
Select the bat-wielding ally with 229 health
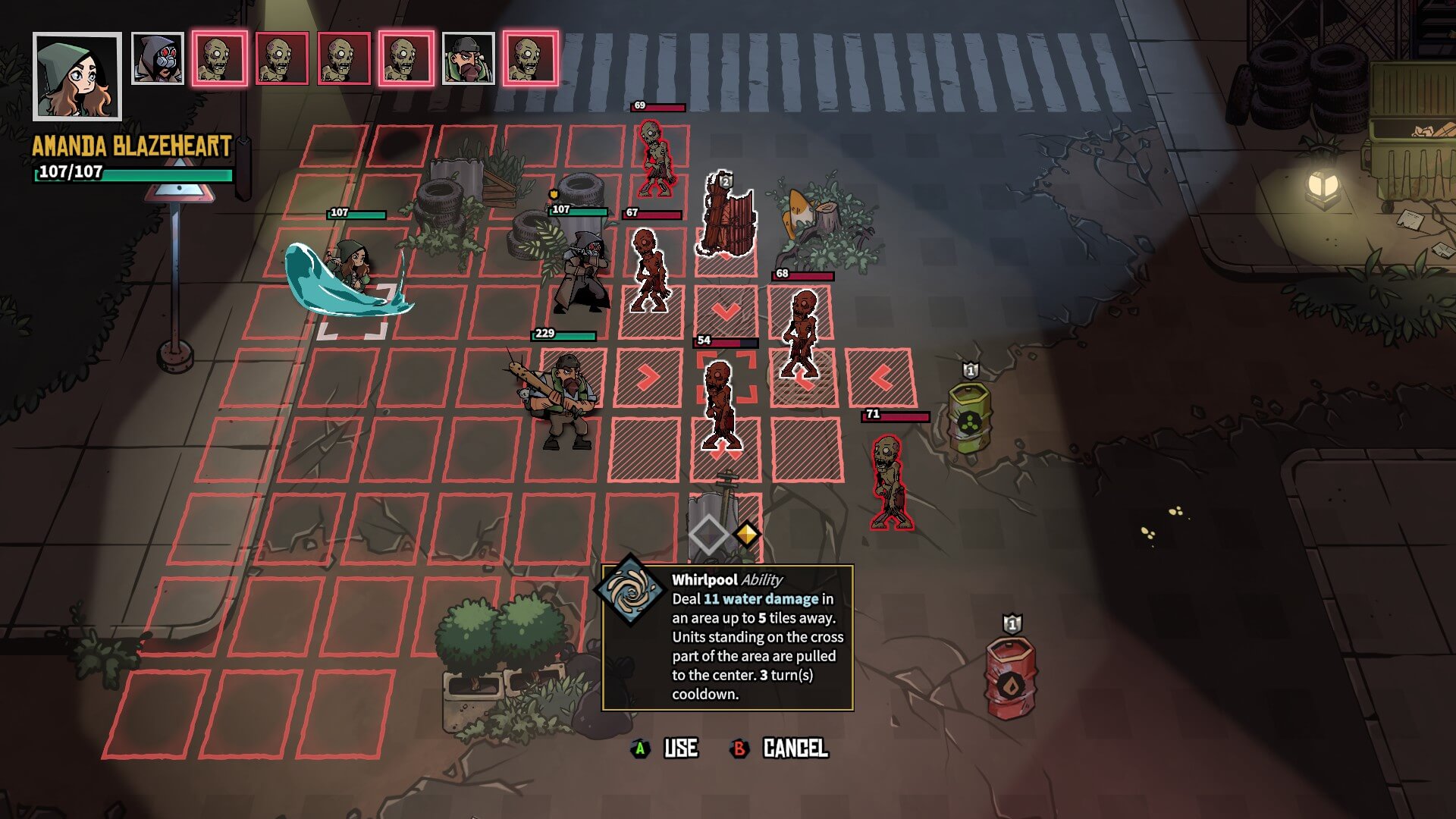pos(563,400)
